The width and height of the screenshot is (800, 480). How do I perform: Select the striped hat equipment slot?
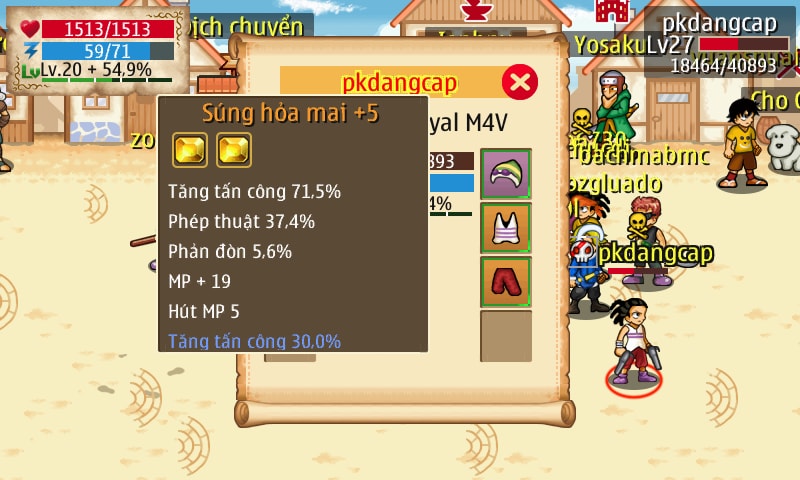click(506, 174)
